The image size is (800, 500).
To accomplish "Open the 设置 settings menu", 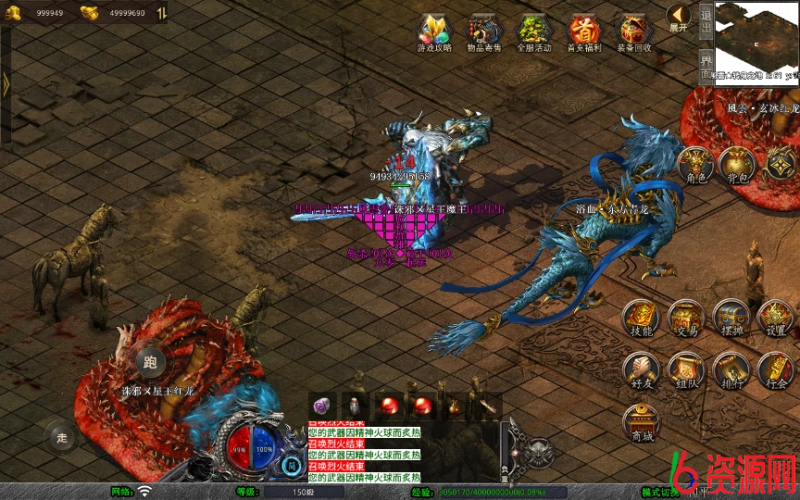I will [x=775, y=316].
